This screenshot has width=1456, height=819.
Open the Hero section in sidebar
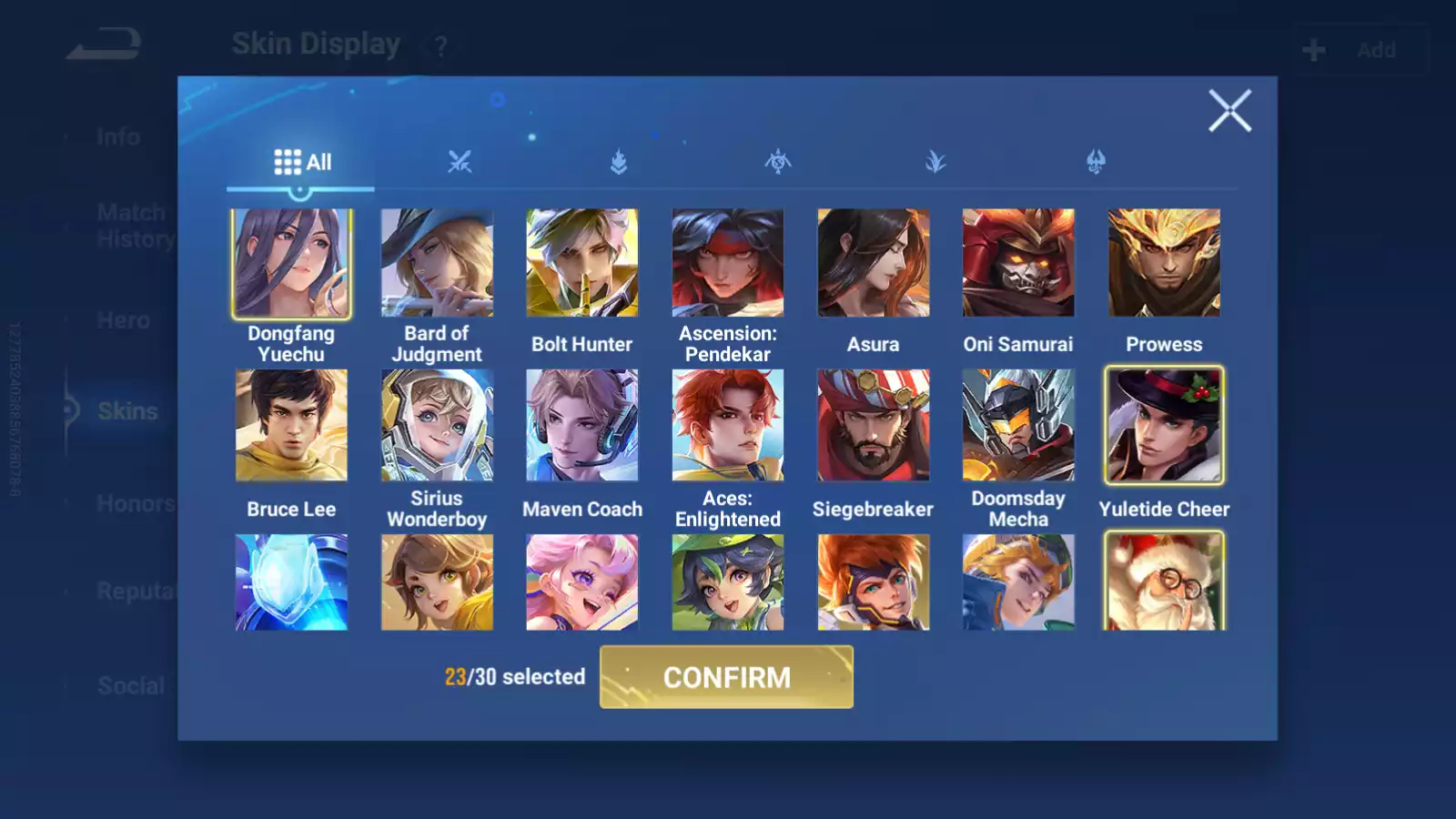coord(125,320)
